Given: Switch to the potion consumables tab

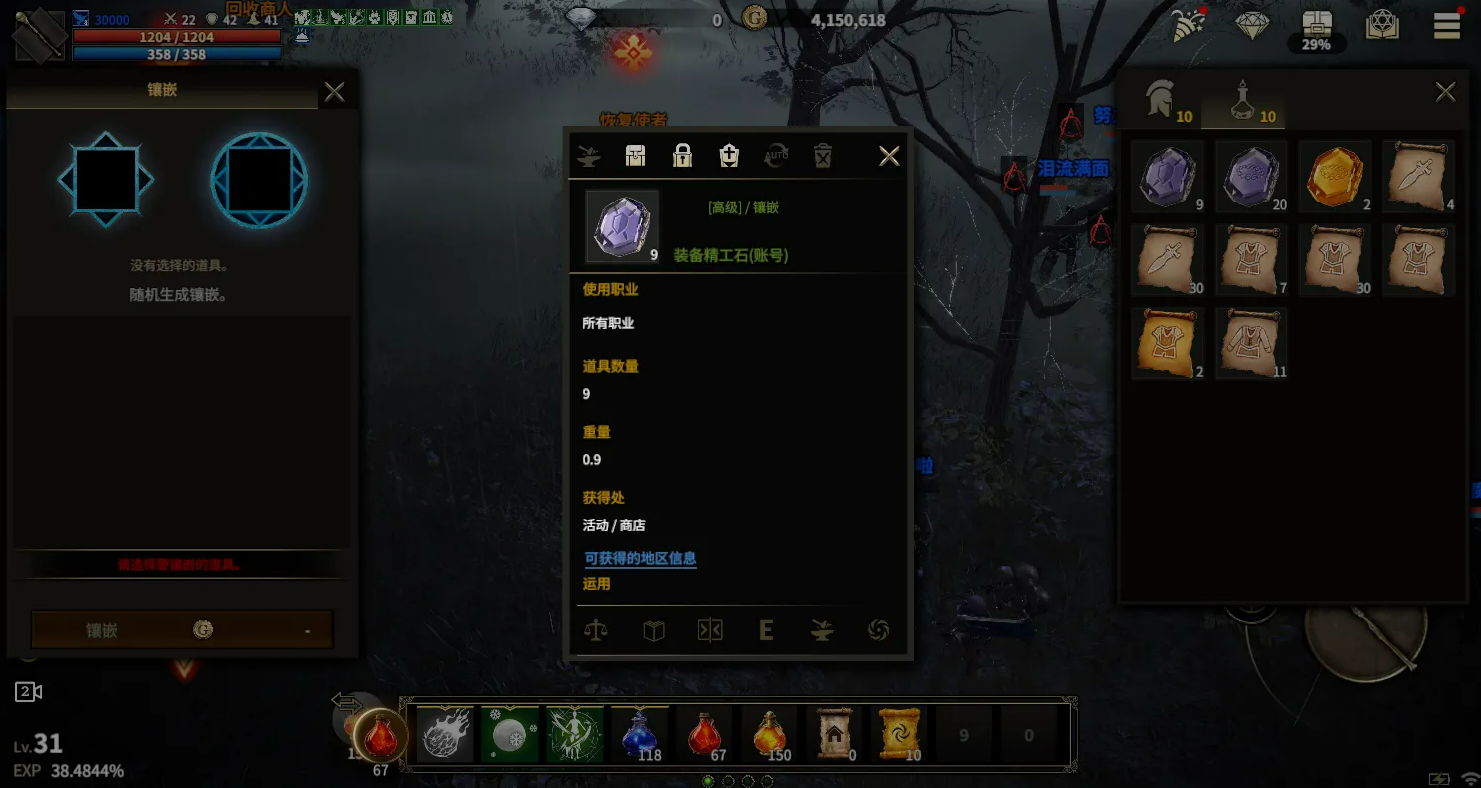Looking at the screenshot, I should coord(1245,103).
